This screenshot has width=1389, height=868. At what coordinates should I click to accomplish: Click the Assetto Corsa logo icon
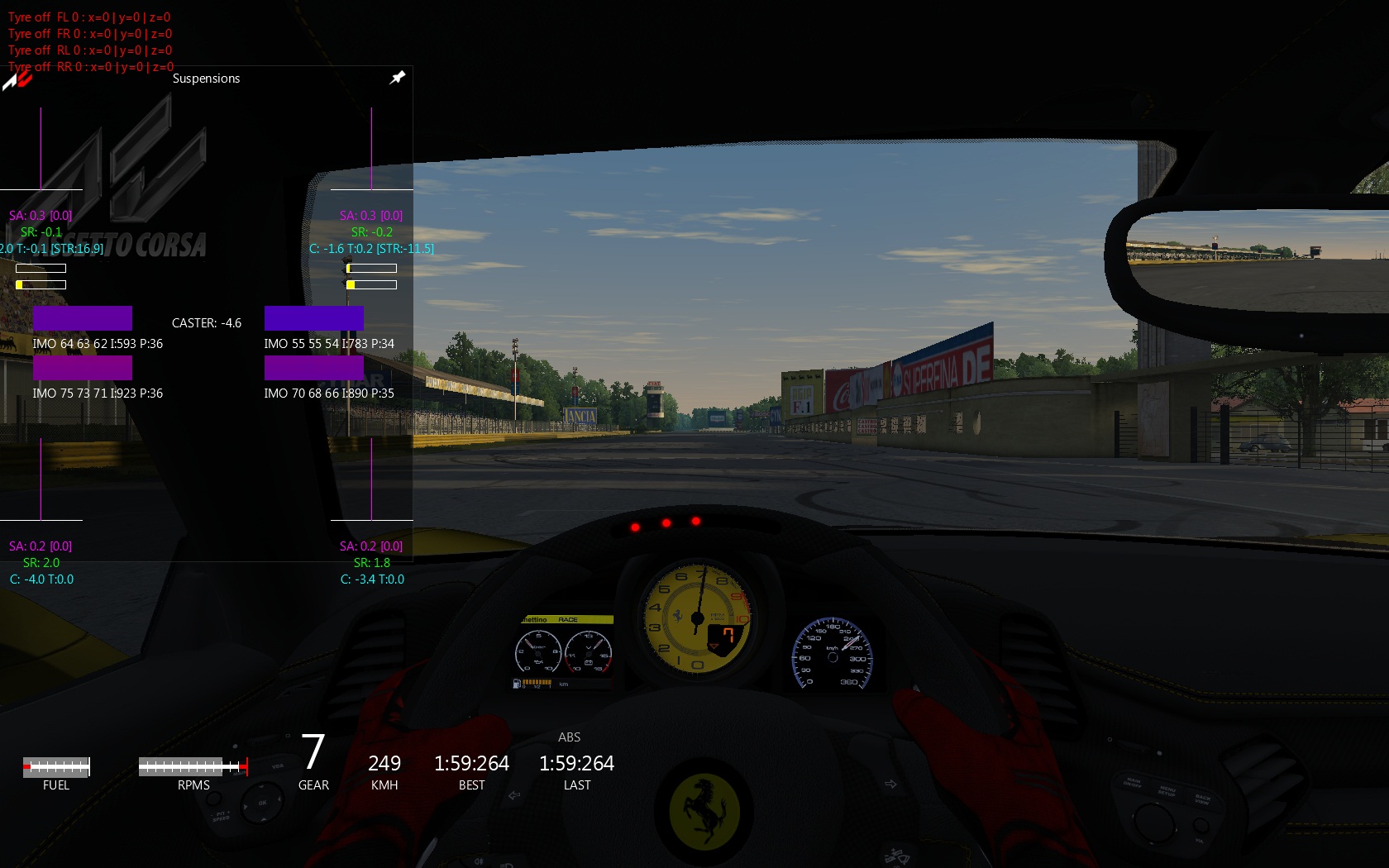(17, 79)
